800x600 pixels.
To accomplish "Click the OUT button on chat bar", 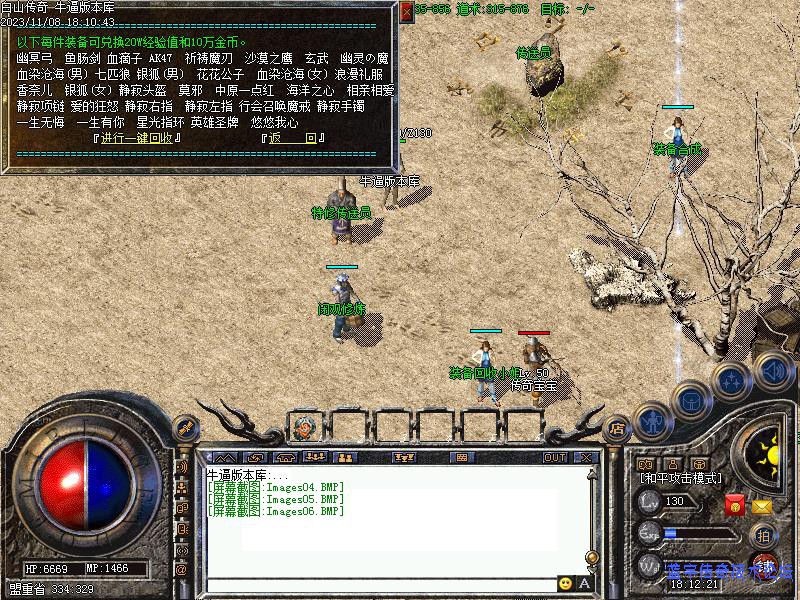I will pyautogui.click(x=554, y=457).
